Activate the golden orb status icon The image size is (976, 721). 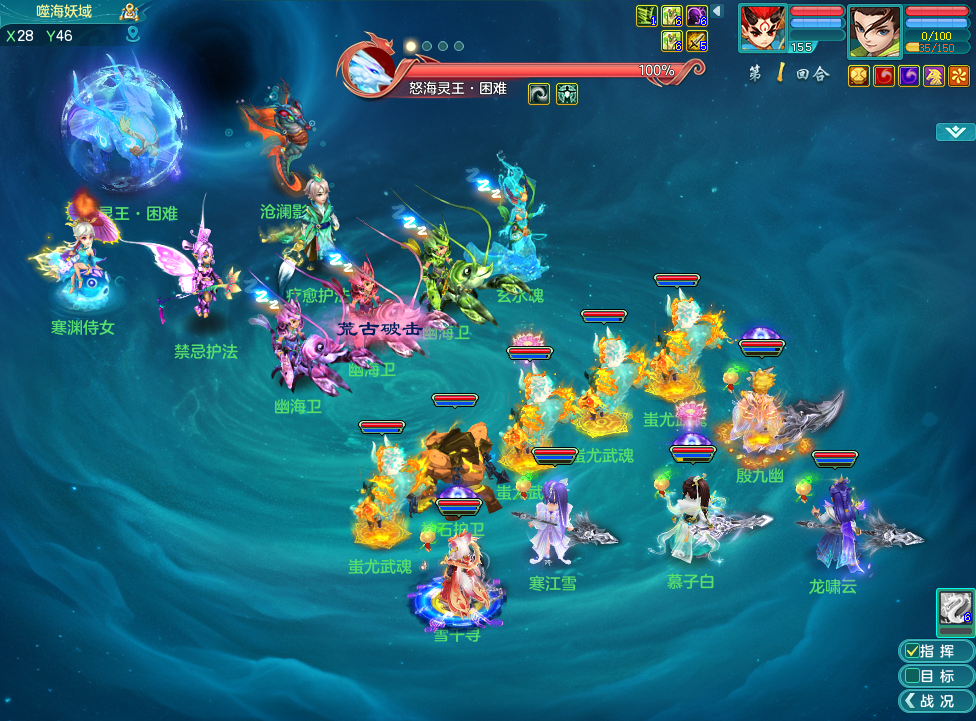click(859, 76)
